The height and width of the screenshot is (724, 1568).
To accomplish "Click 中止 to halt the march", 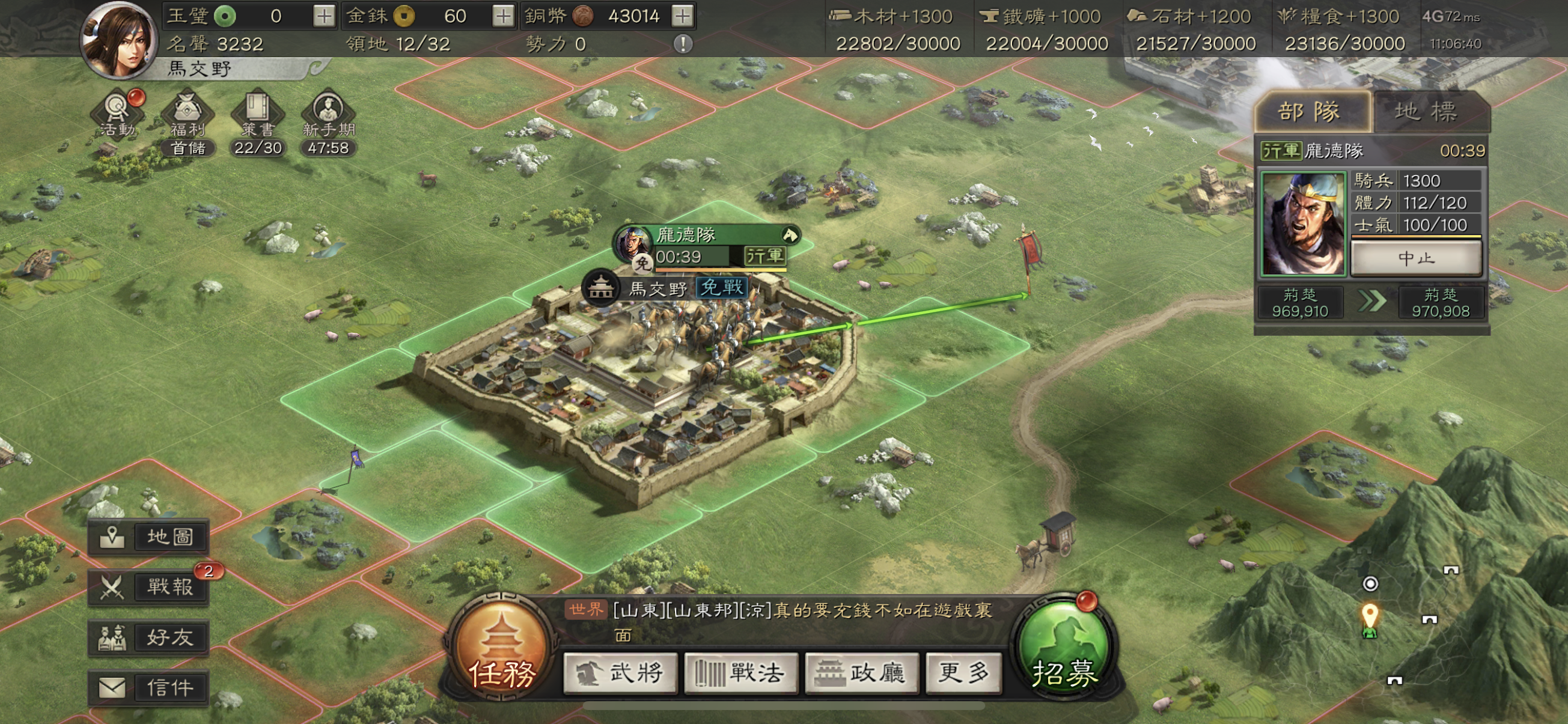I will click(1416, 258).
